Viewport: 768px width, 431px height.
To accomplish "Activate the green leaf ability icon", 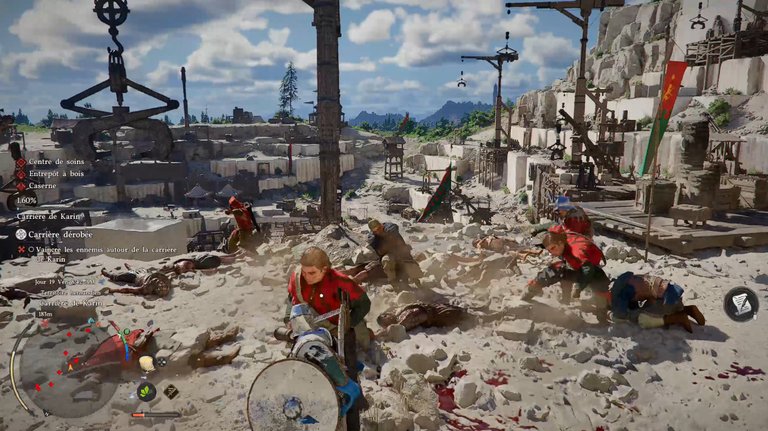I will point(146,391).
